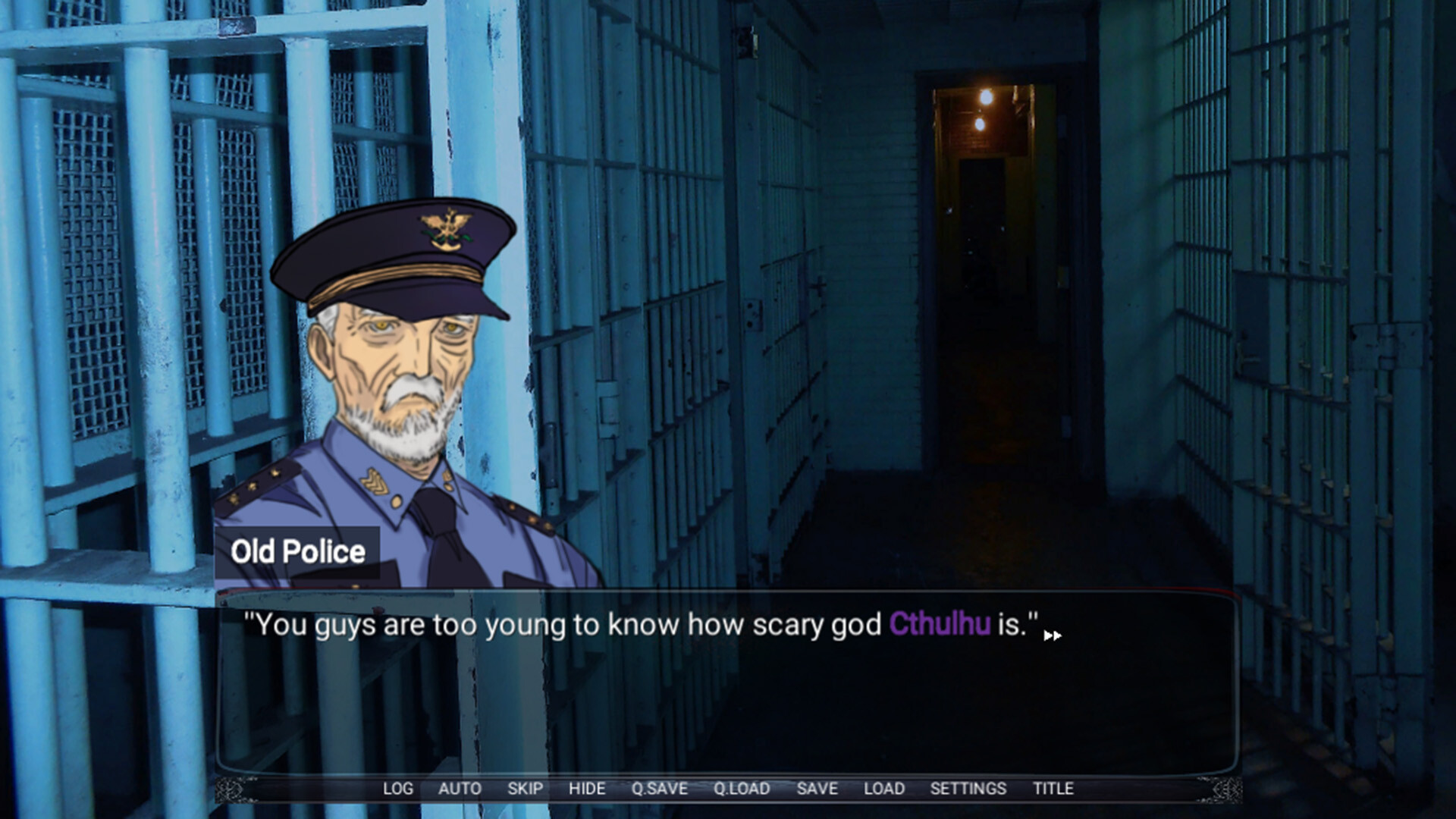Click the fast-forward advance indicator arrows
The width and height of the screenshot is (1456, 819).
tap(1053, 637)
